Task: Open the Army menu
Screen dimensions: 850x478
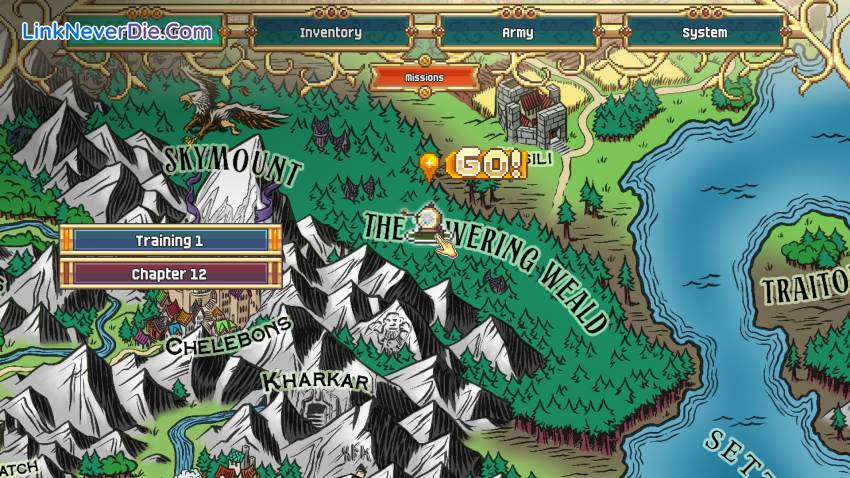Action: [517, 32]
